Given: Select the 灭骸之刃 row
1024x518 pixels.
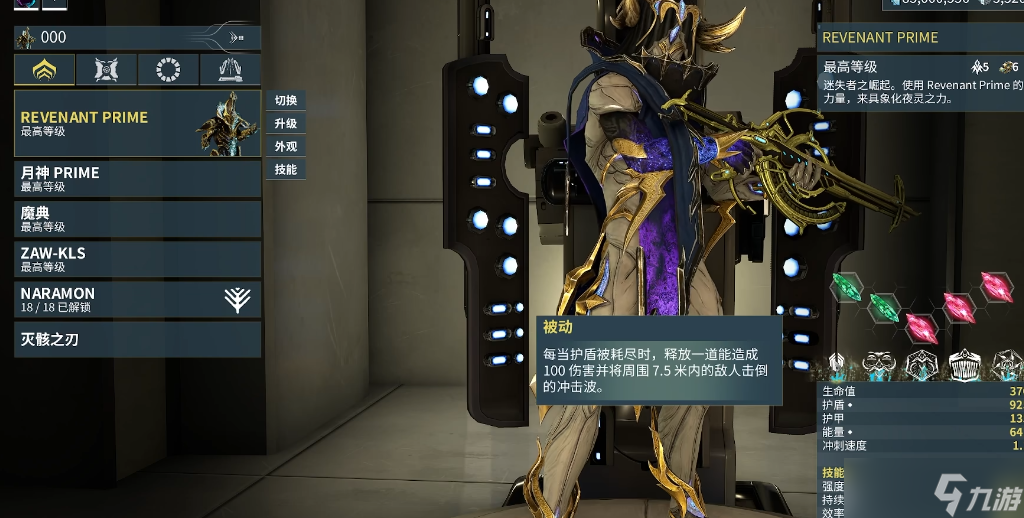Looking at the screenshot, I should pyautogui.click(x=137, y=340).
